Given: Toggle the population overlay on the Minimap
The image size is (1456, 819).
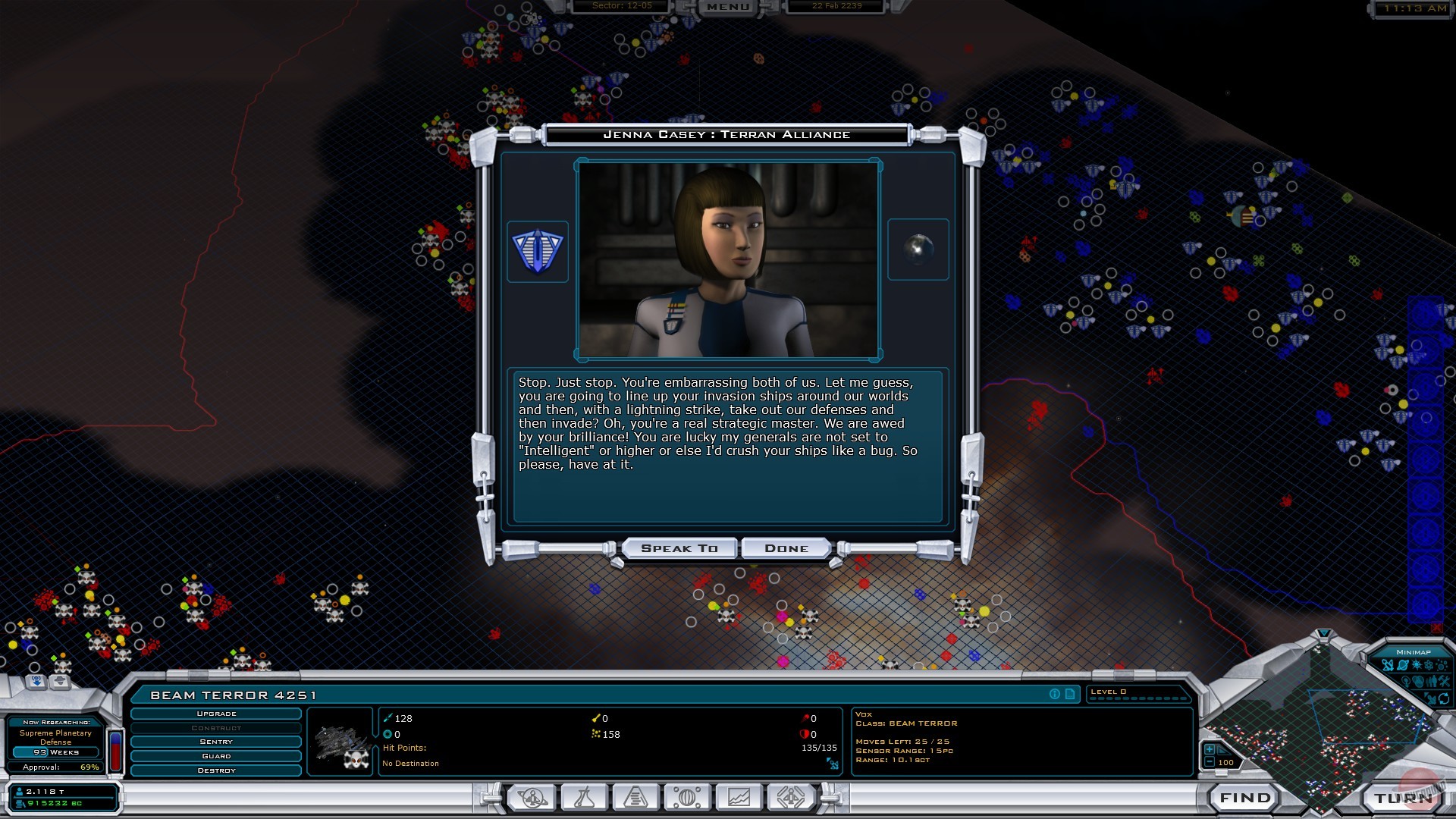Looking at the screenshot, I should pyautogui.click(x=1432, y=682).
